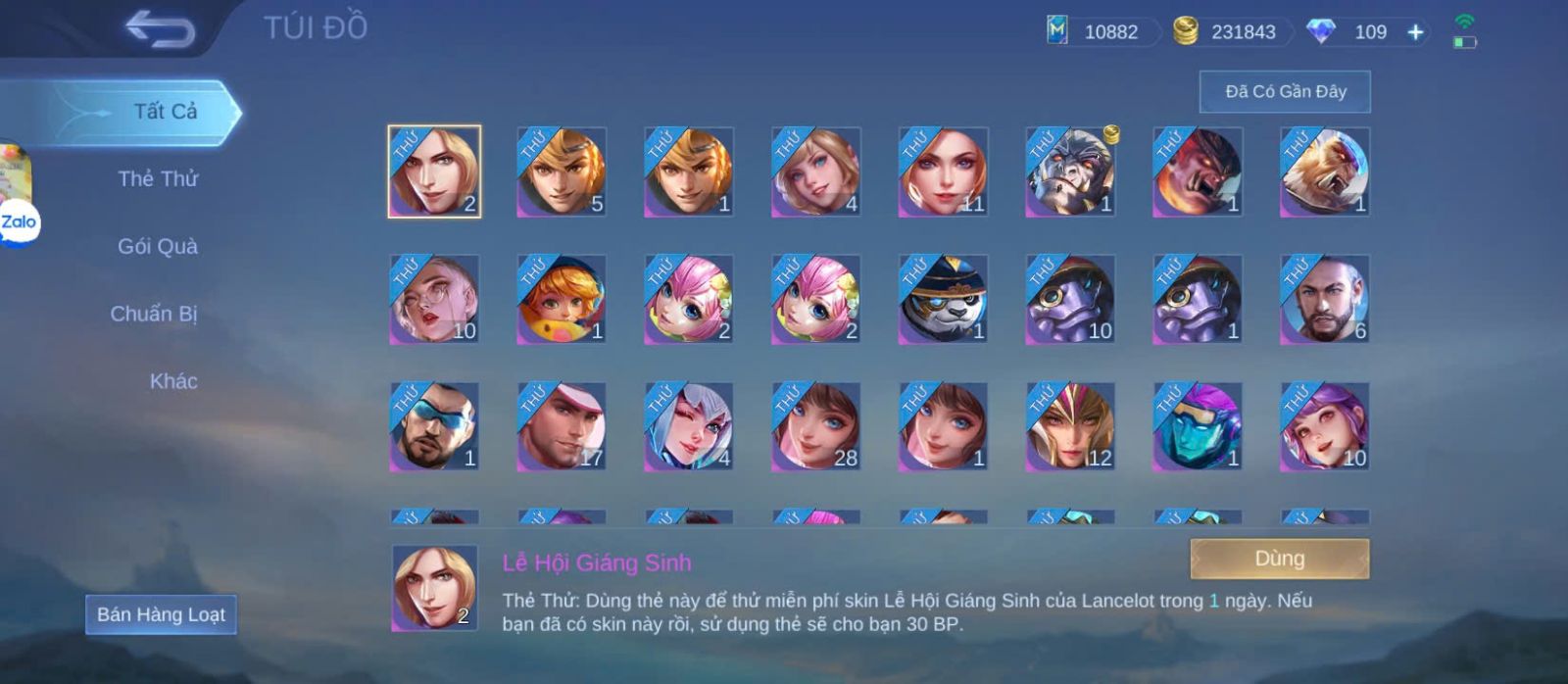Image resolution: width=1568 pixels, height=684 pixels.
Task: Add diamonds with the plus button
Action: (1415, 32)
